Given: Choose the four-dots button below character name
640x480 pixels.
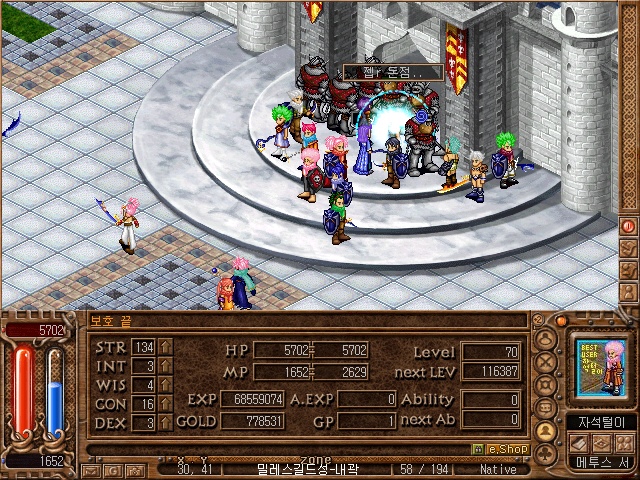Looking at the screenshot, I should 624,443.
